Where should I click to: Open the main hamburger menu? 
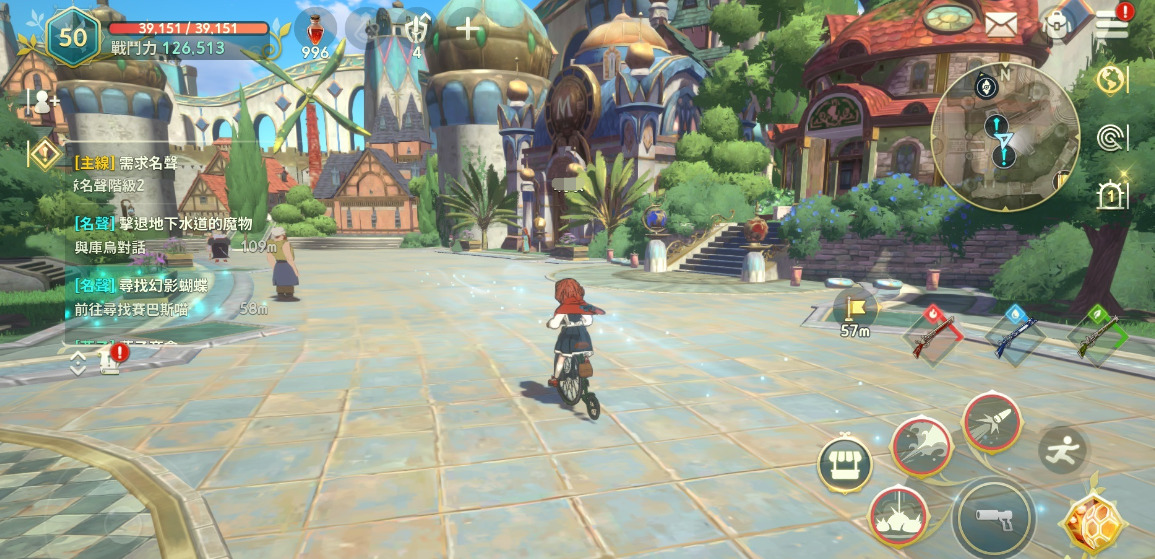coord(1111,24)
